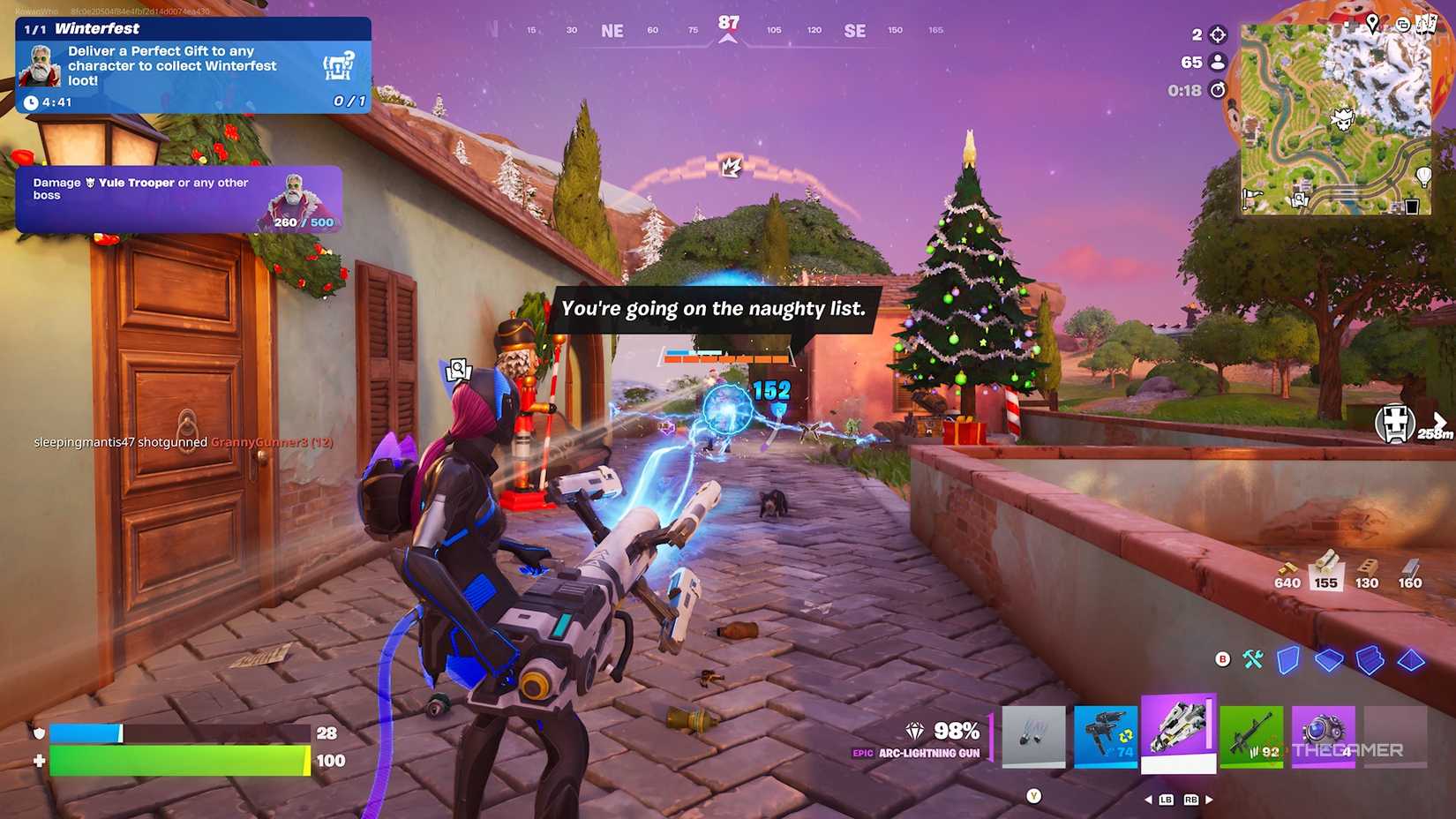Screen dimensions: 1456x819
Task: Click the storm timer stopwatch icon
Action: [x=1219, y=88]
